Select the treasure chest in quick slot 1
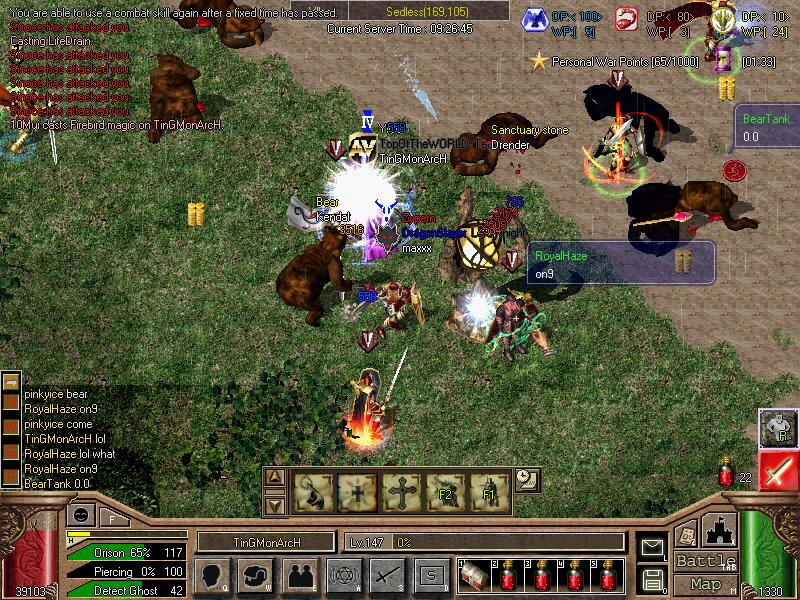 tap(473, 576)
